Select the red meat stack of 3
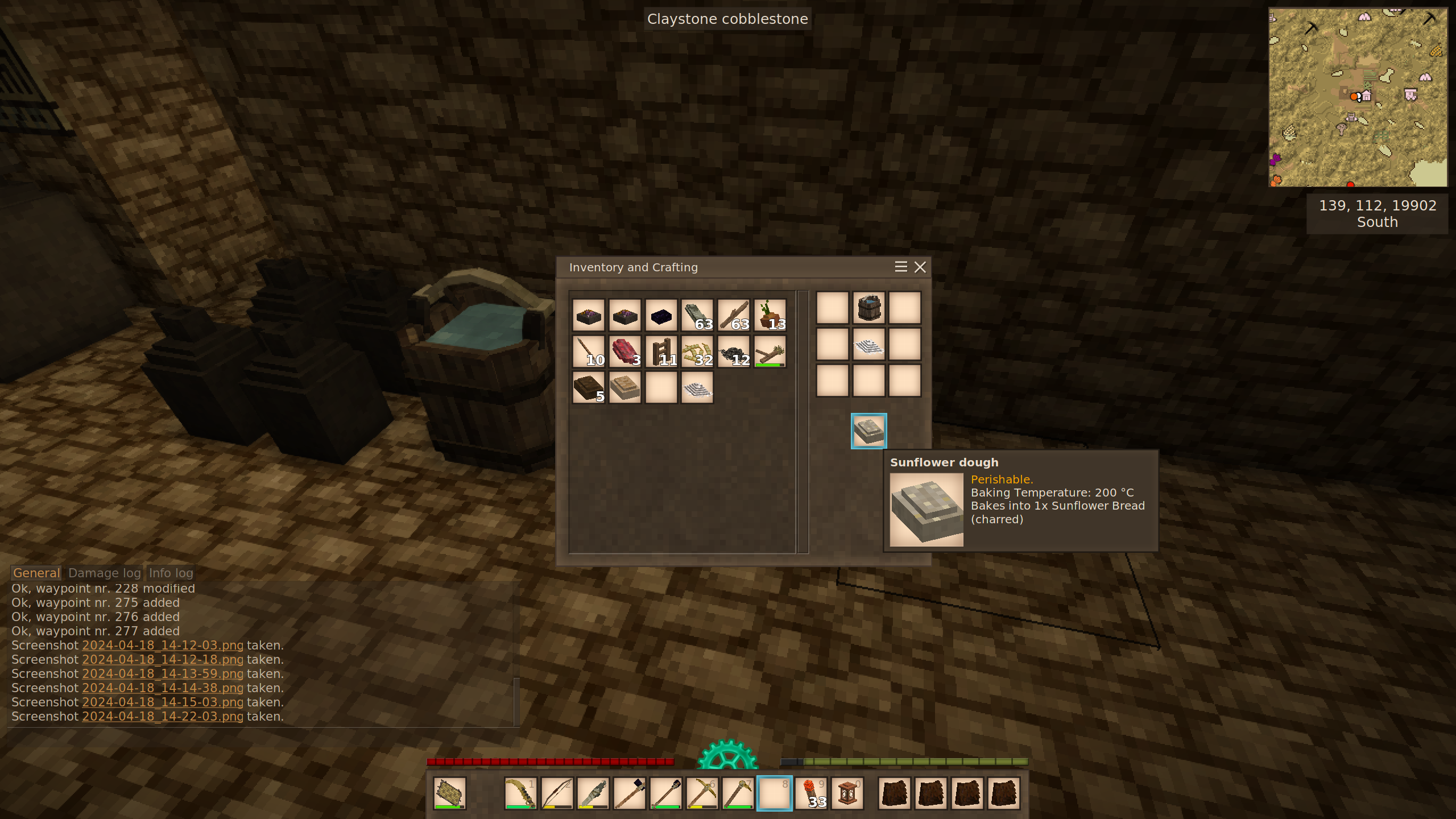 (x=624, y=351)
